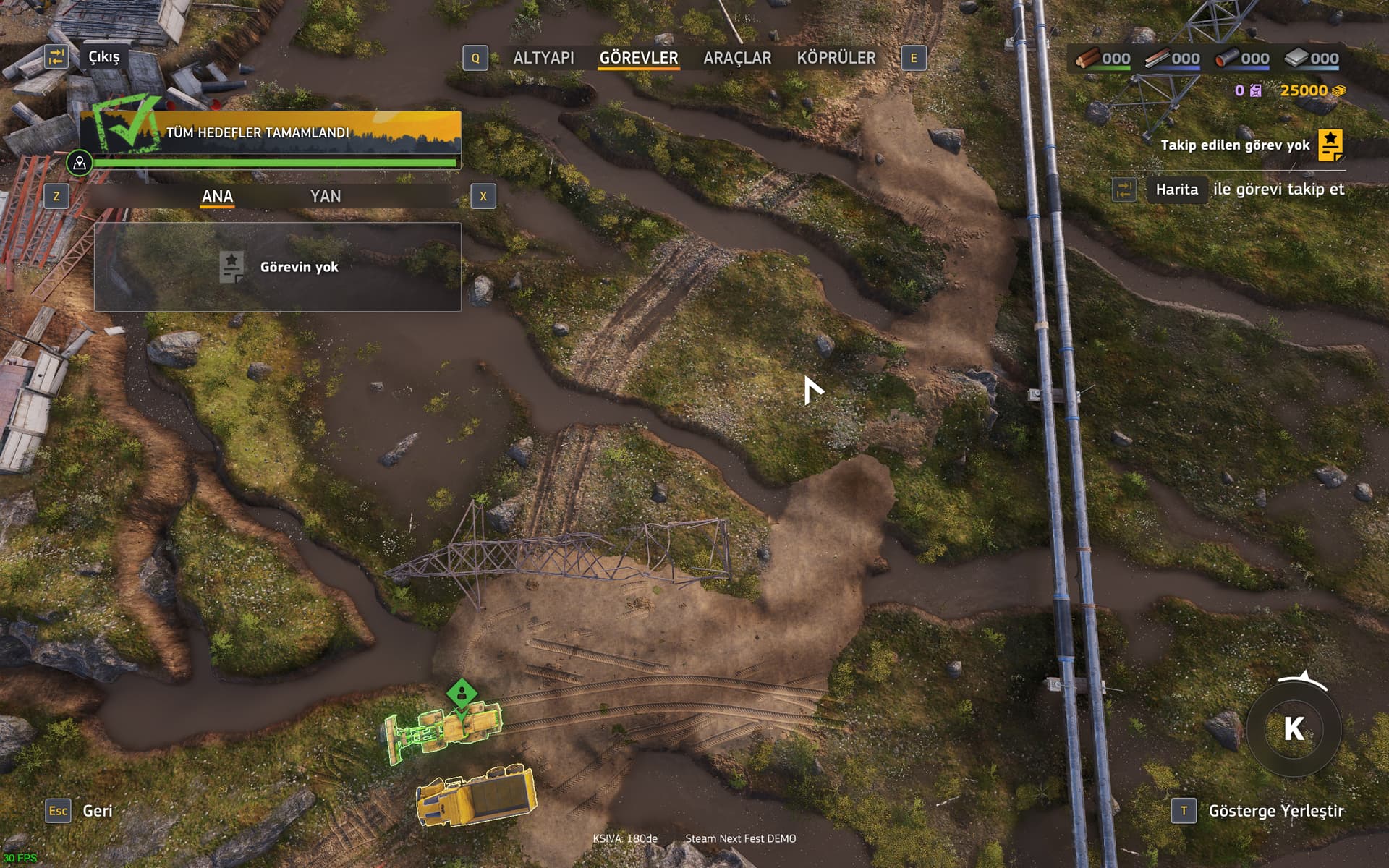This screenshot has height=868, width=1389.
Task: Activate Gösterge Yerleştir marker placement
Action: pos(1275,811)
